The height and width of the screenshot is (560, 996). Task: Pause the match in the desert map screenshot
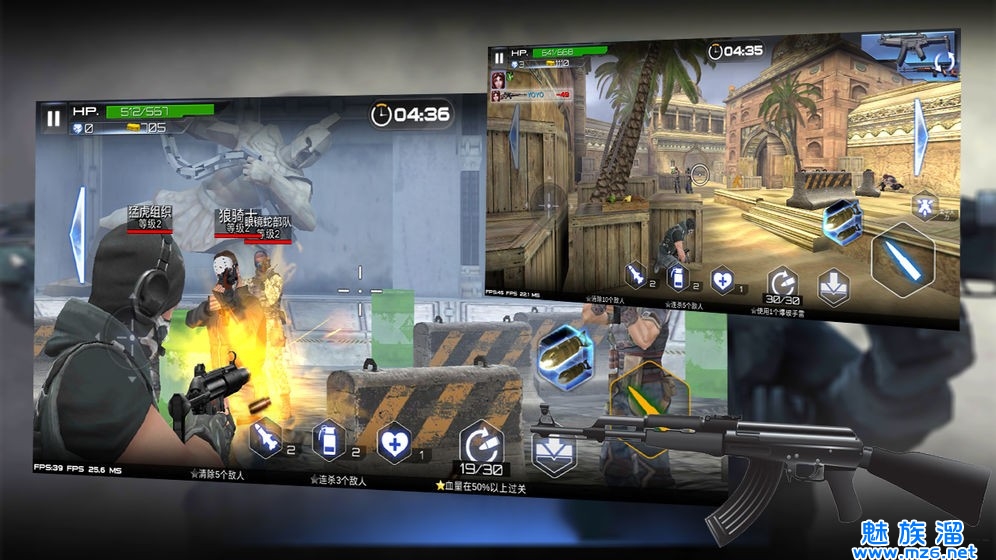pyautogui.click(x=498, y=59)
